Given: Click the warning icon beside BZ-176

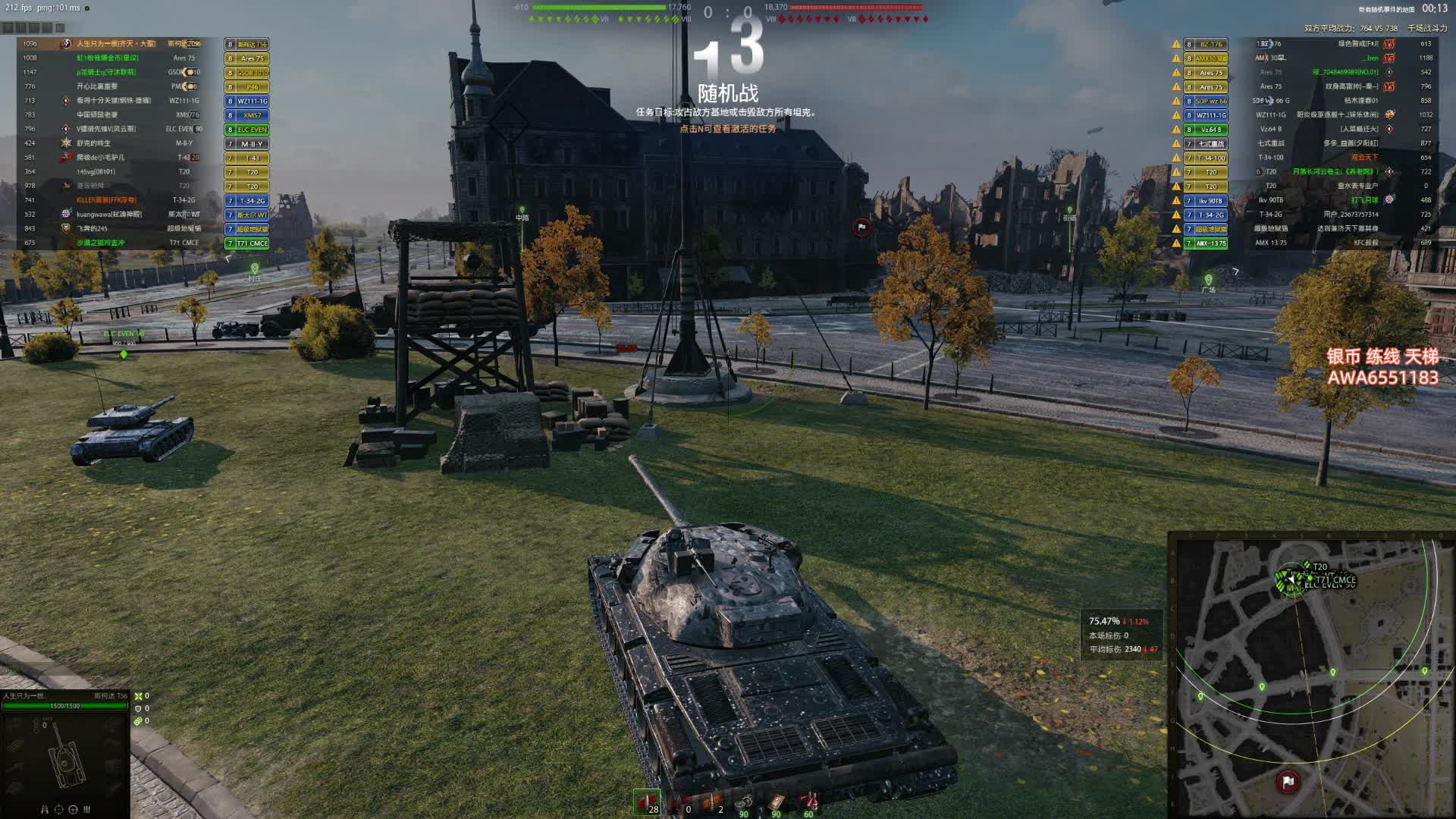Looking at the screenshot, I should click(x=1176, y=44).
